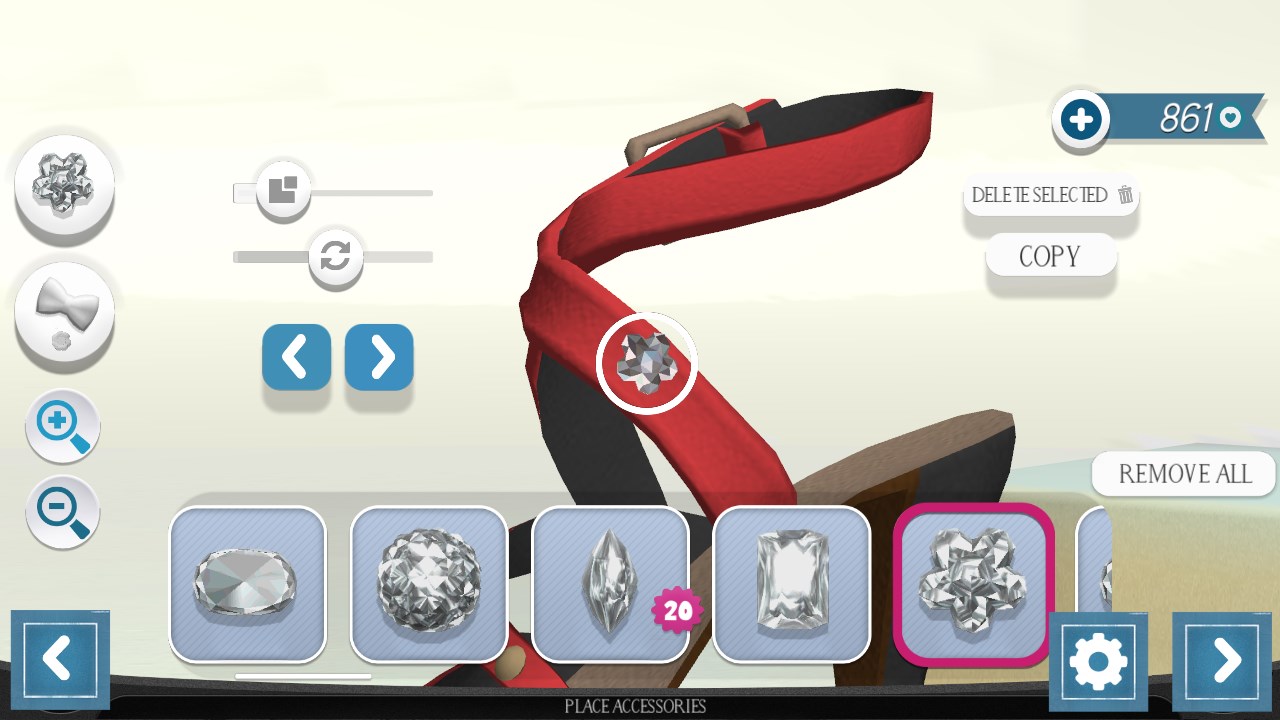Click the plus icon to add currency
Viewport: 1280px width, 720px height.
1080,117
